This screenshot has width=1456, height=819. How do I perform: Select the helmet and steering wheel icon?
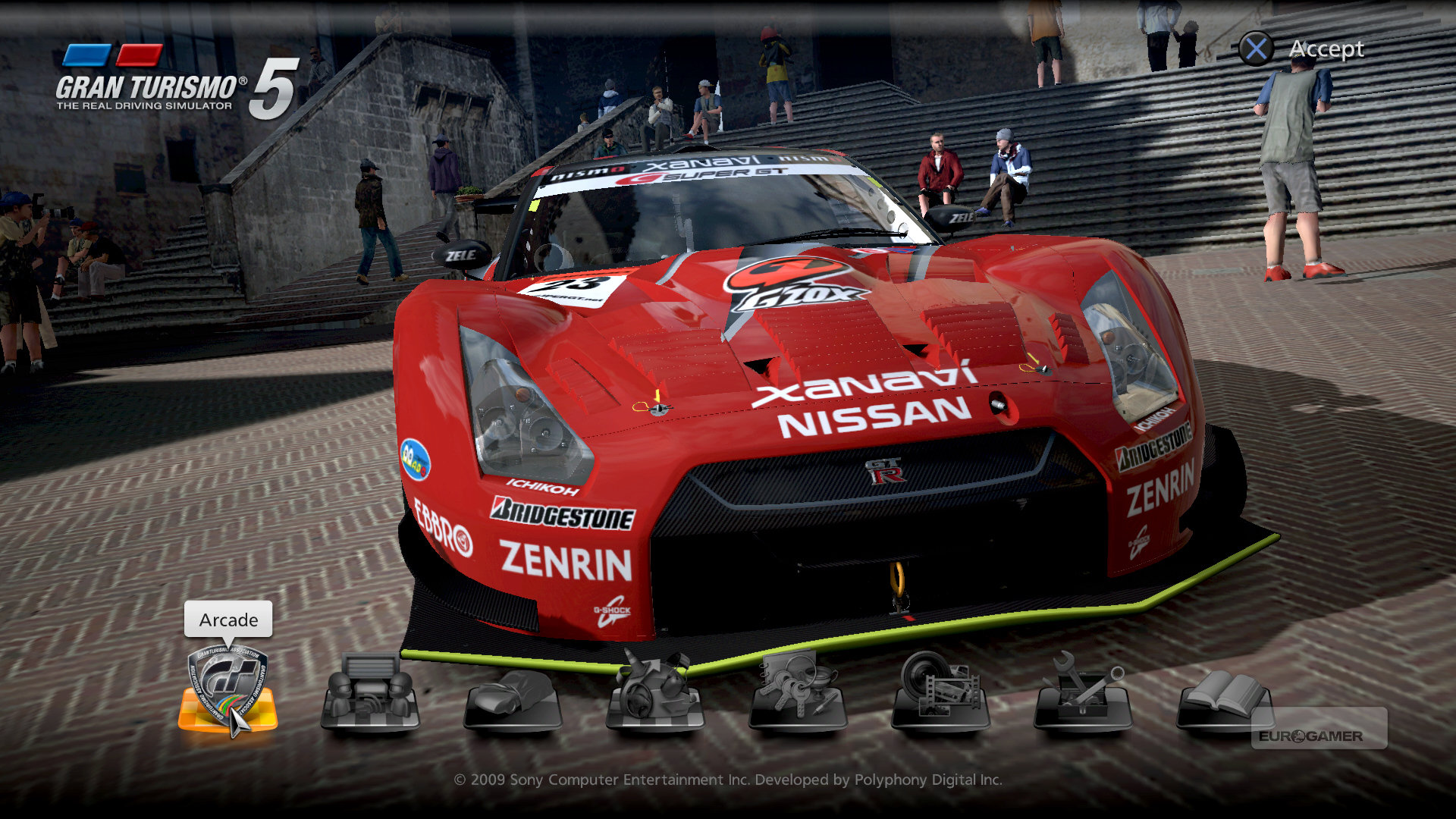pos(655,690)
